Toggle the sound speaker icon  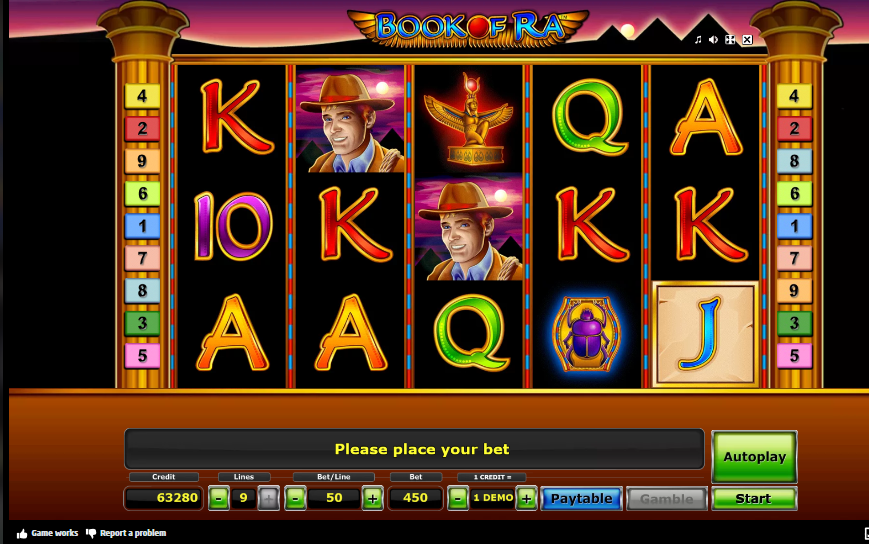coord(714,40)
